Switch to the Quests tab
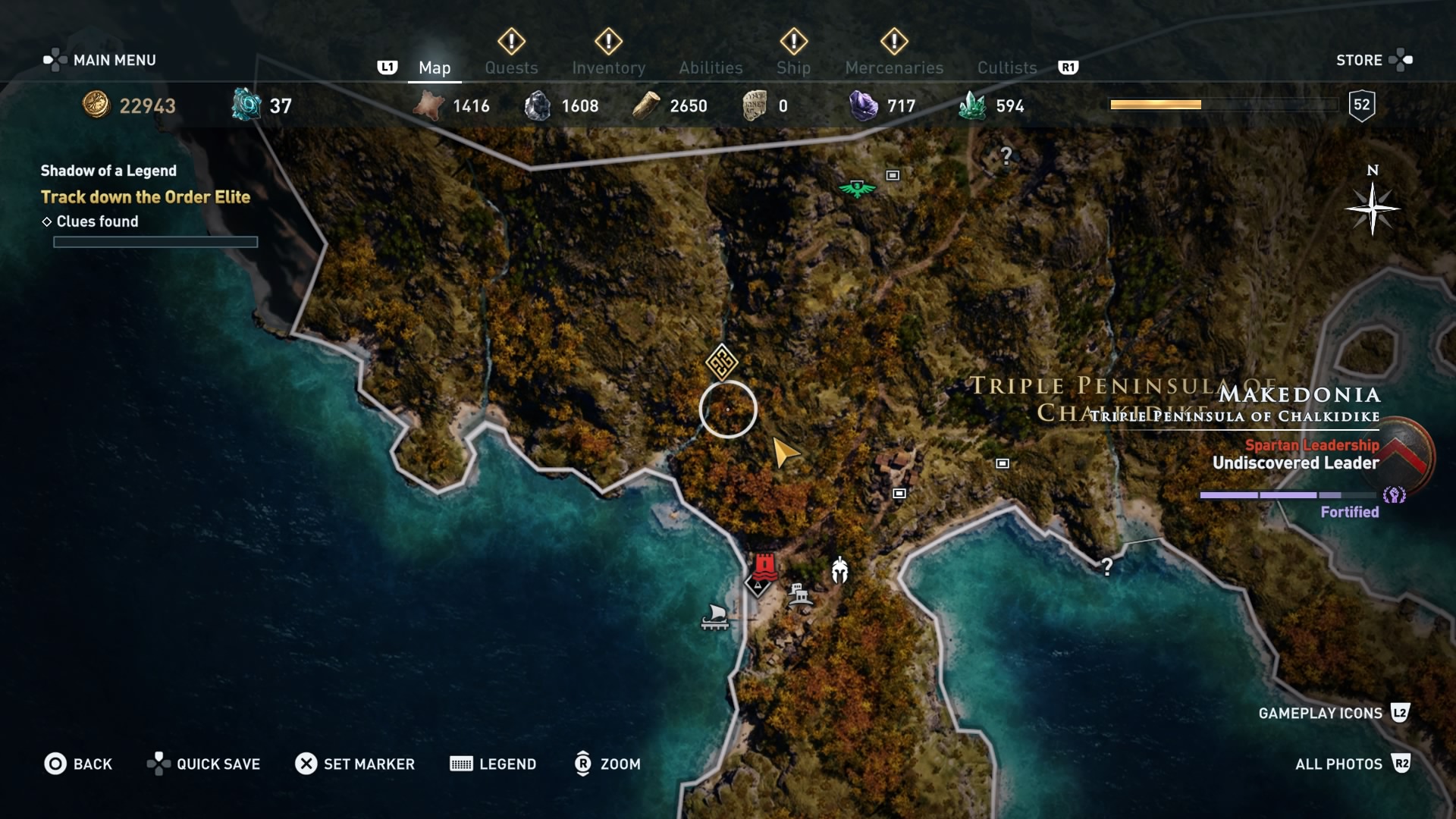This screenshot has width=1456, height=819. 511,67
